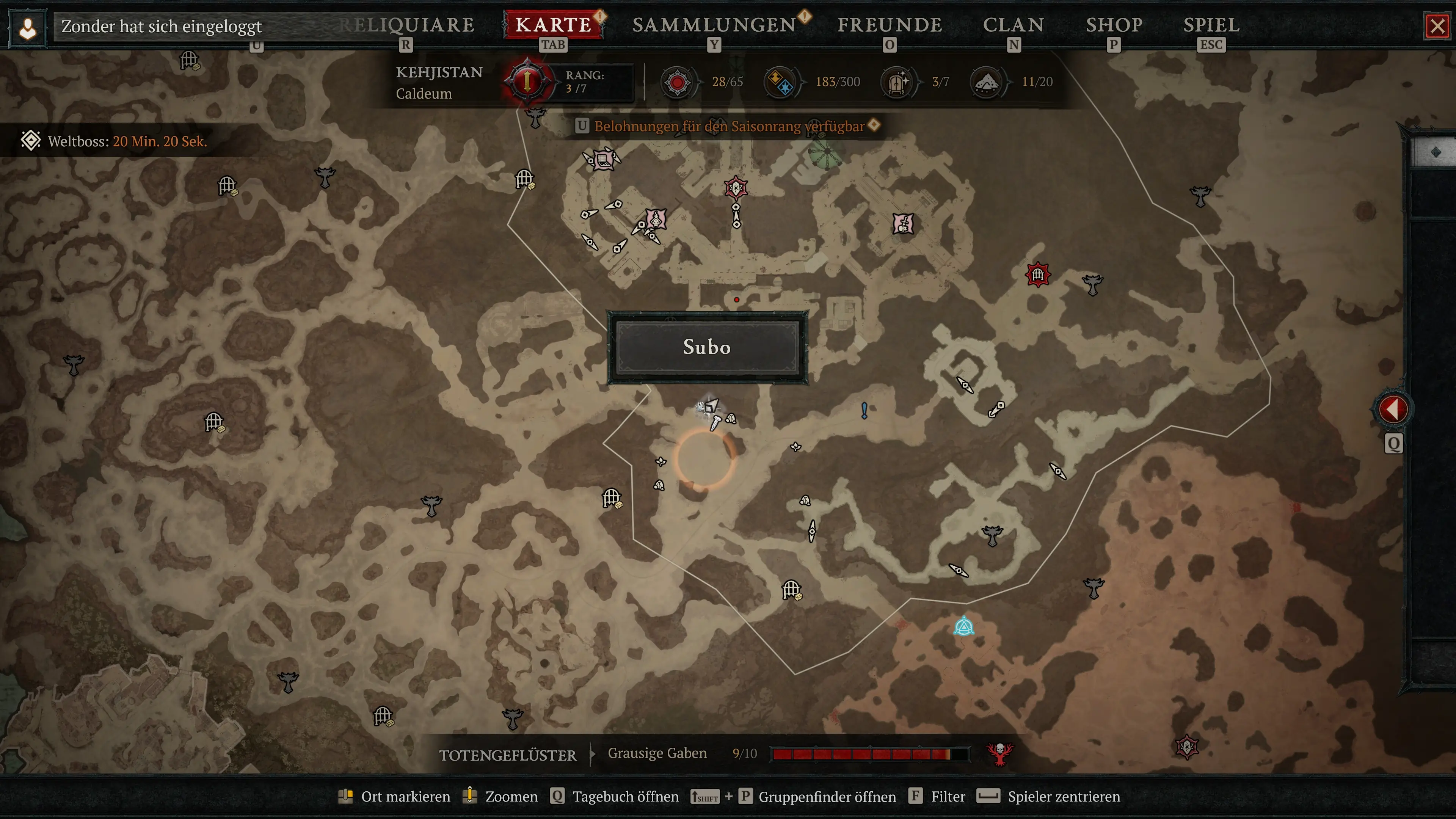Click the player profile icon
The width and height of the screenshot is (1456, 819).
pyautogui.click(x=28, y=28)
